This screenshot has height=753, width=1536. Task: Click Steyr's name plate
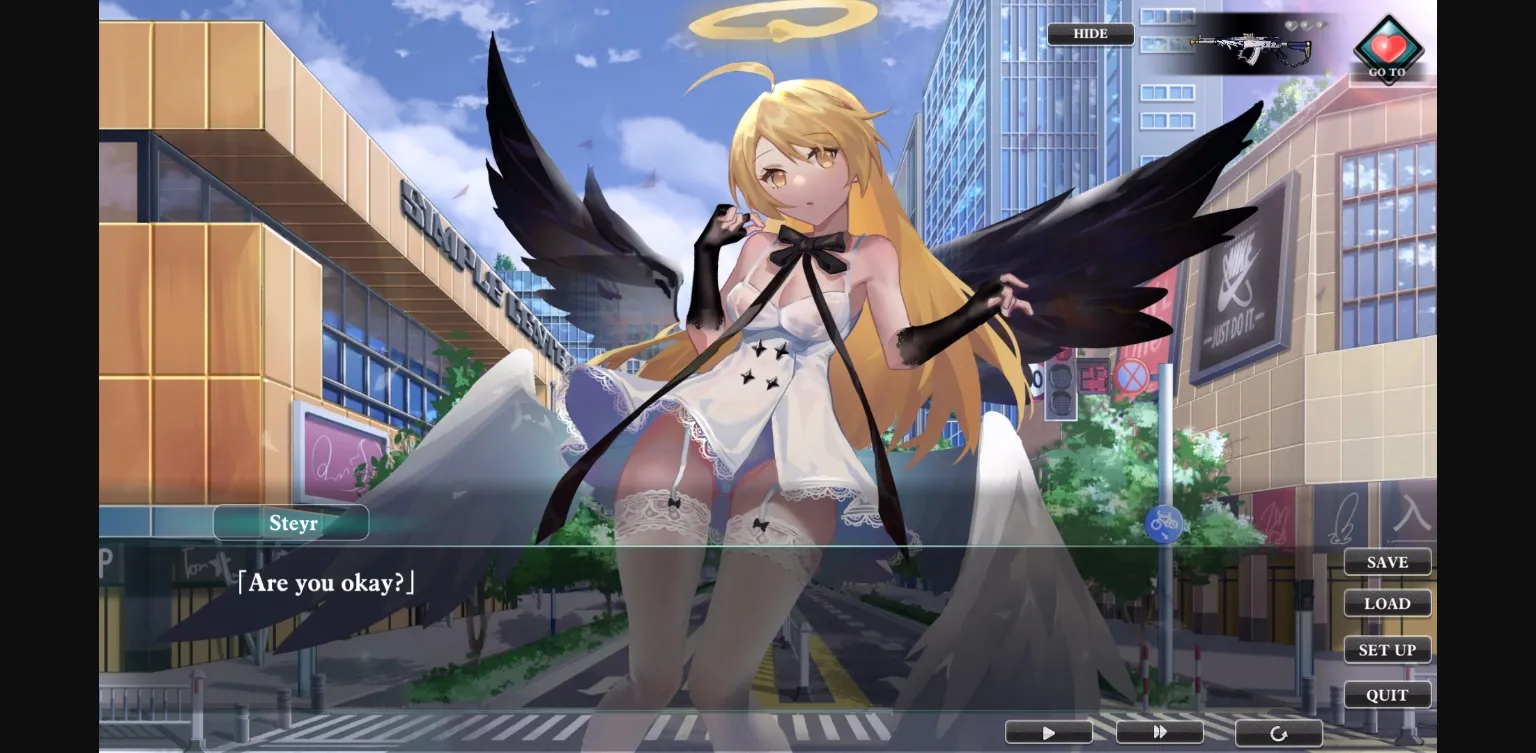coord(290,522)
